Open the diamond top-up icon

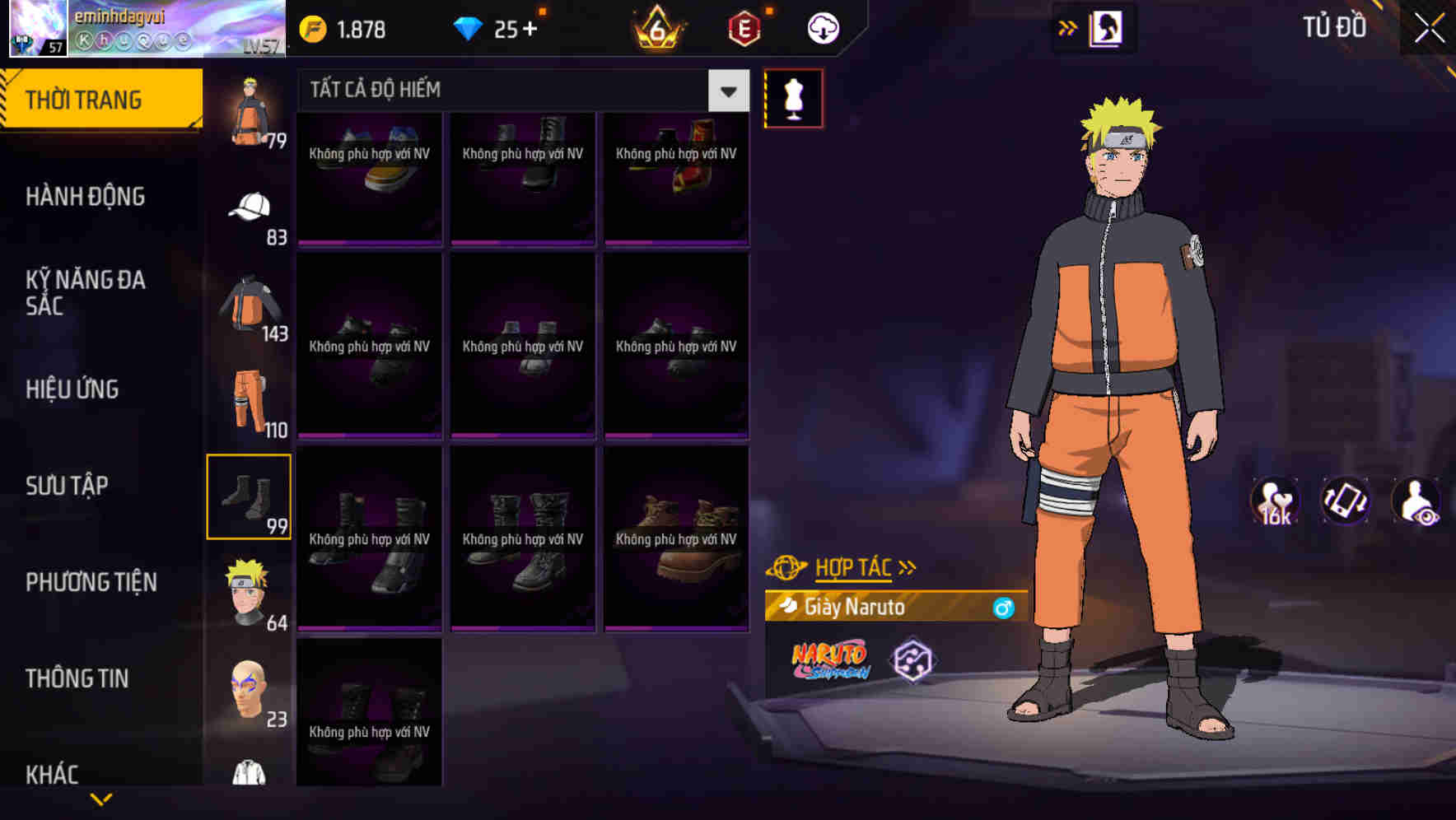coord(469,27)
